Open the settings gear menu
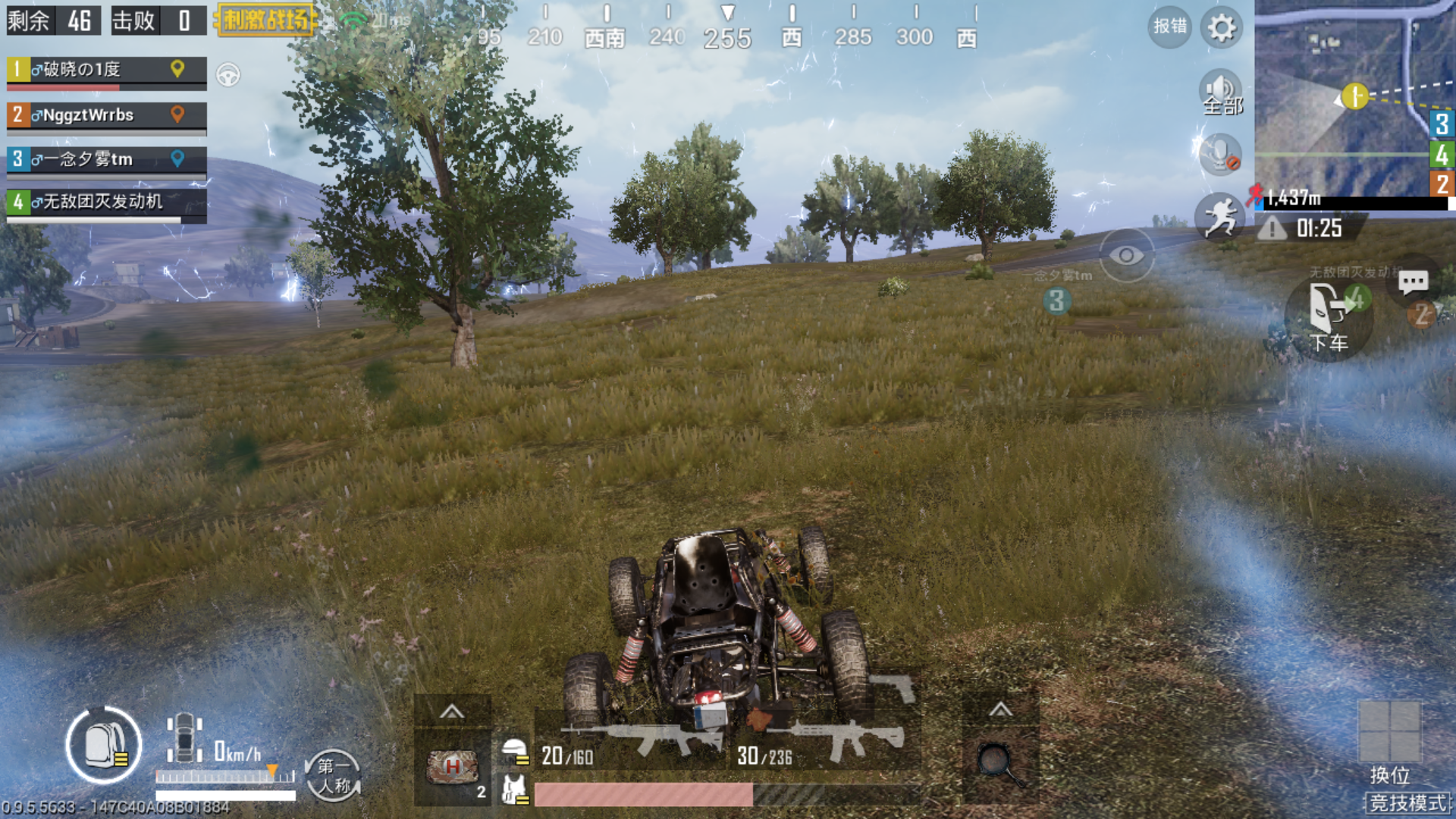The height and width of the screenshot is (819, 1456). (x=1221, y=29)
